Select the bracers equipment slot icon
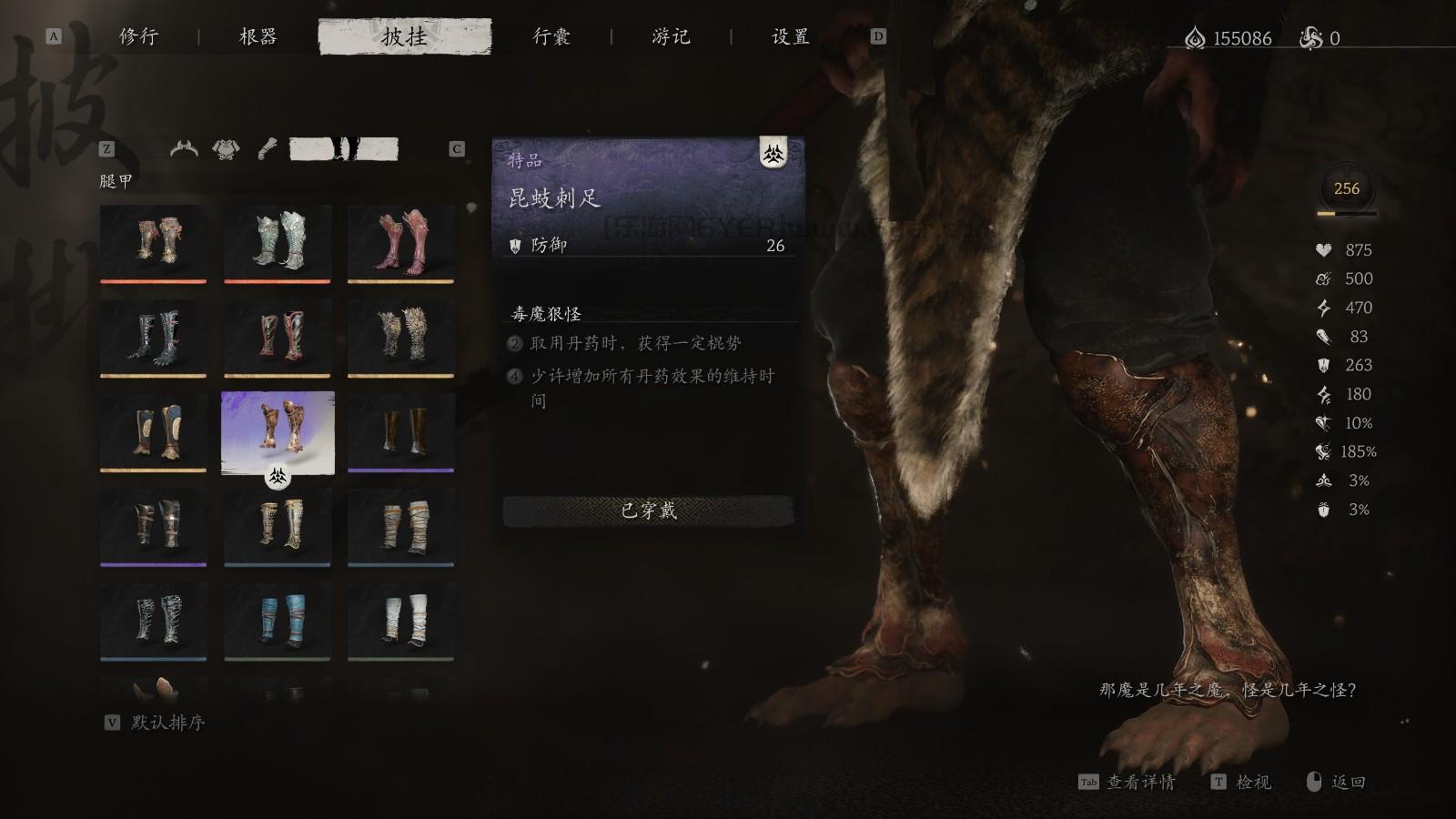1456x819 pixels. pyautogui.click(x=266, y=147)
